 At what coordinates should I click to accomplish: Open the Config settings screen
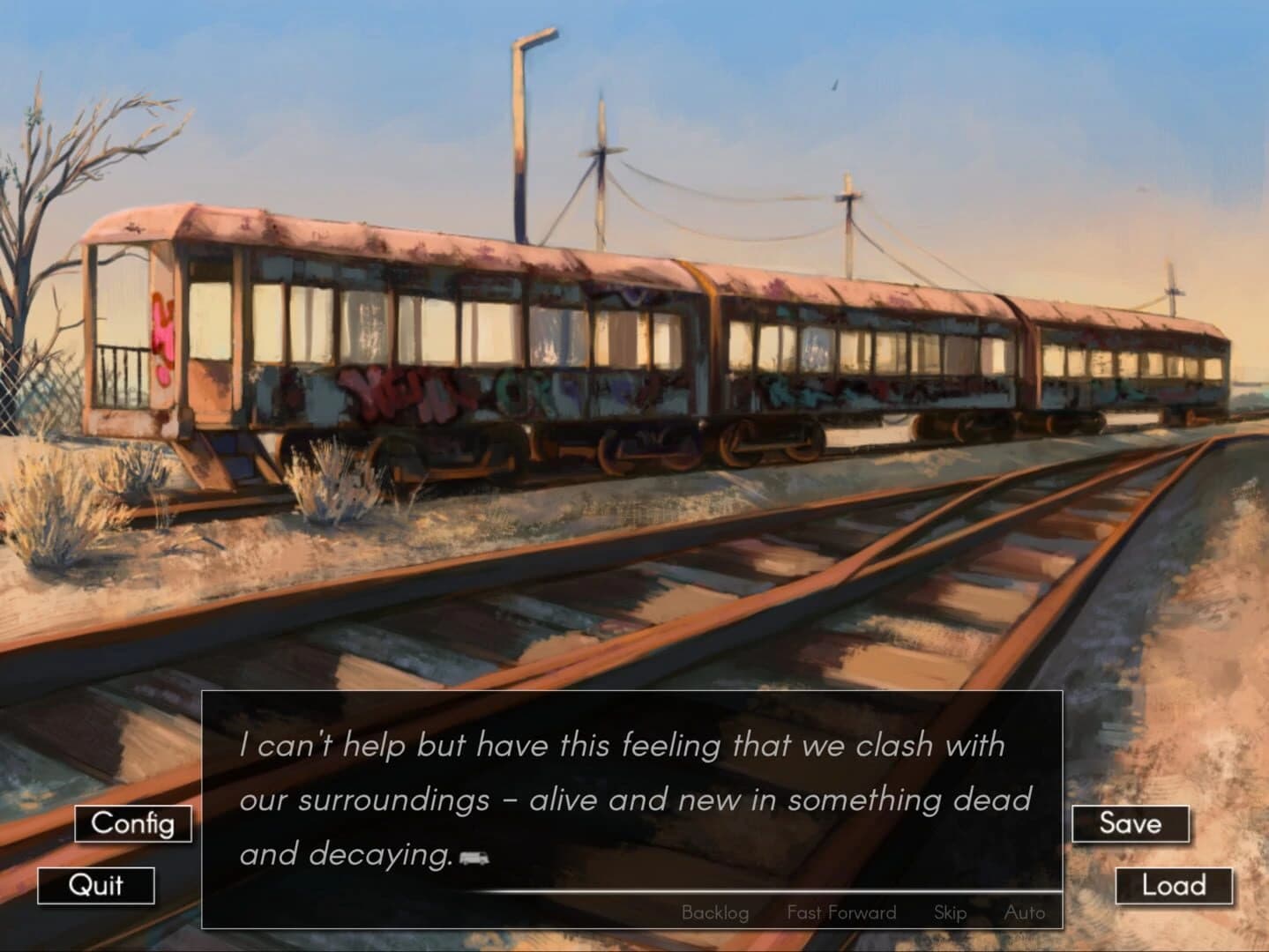pos(133,824)
